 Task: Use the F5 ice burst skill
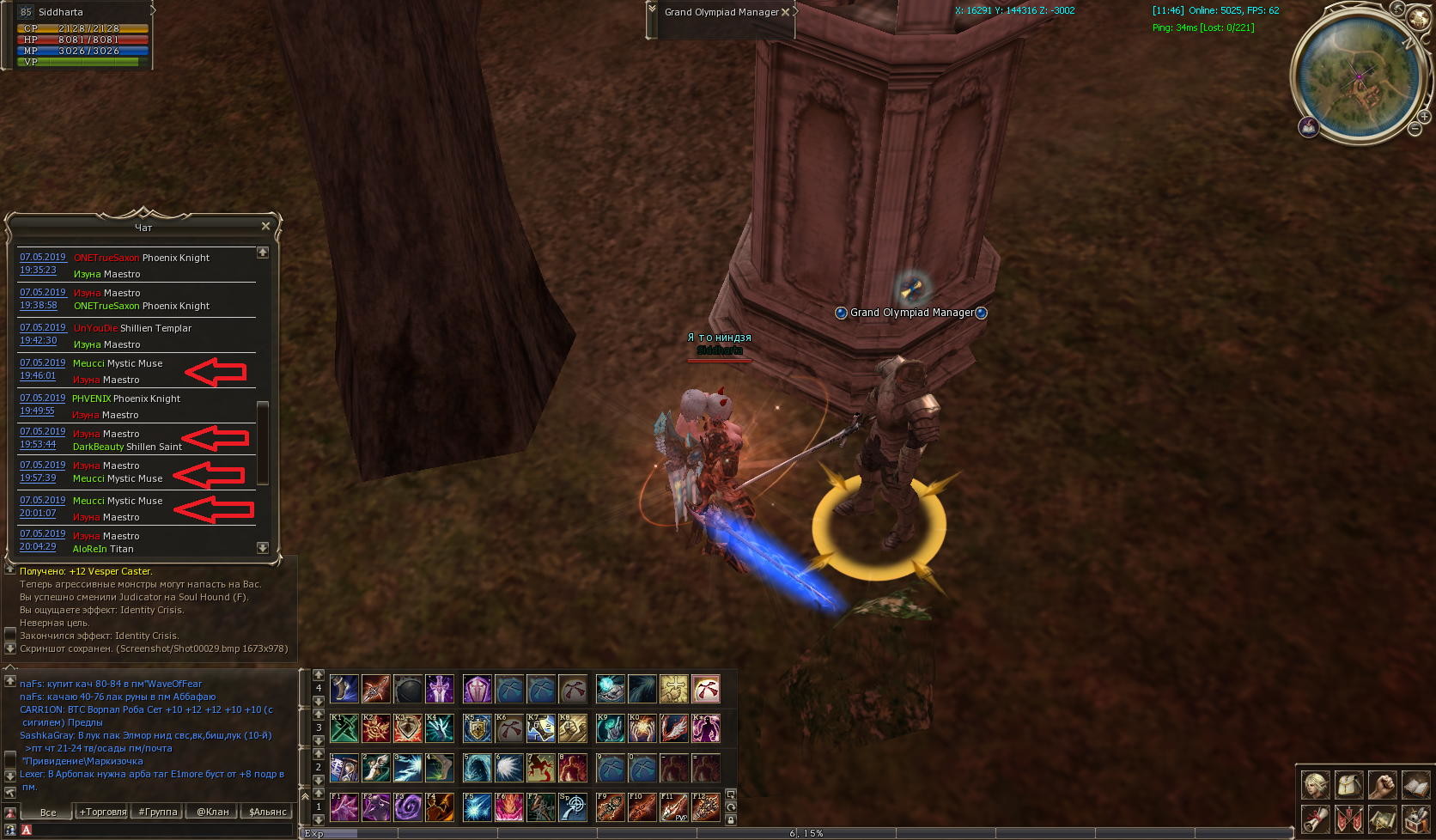(478, 807)
